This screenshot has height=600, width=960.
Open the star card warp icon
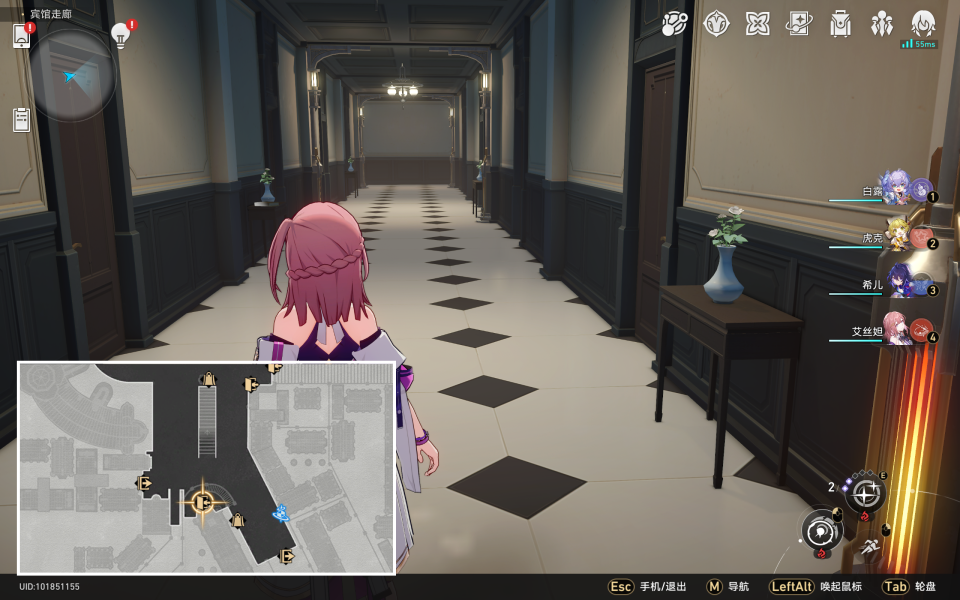pyautogui.click(x=798, y=23)
